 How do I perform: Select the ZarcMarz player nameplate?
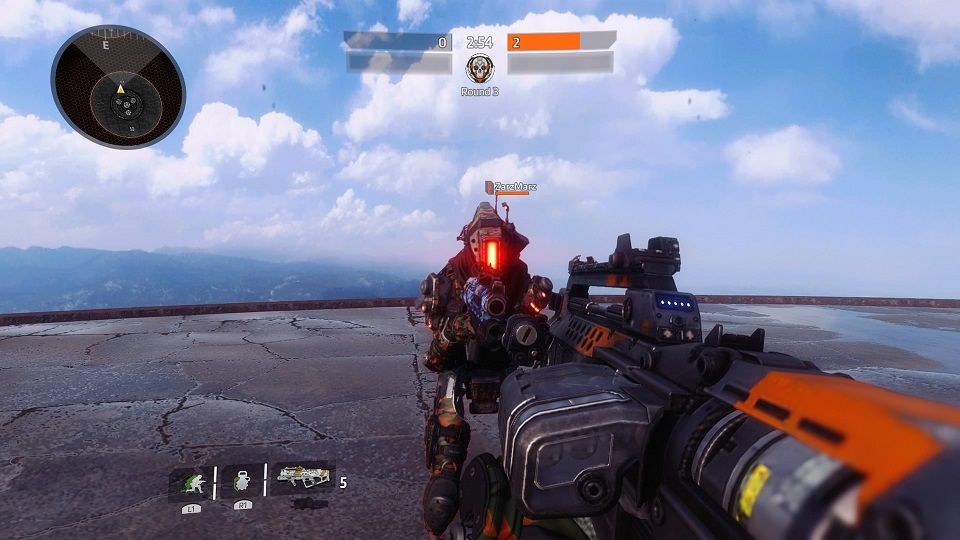[x=512, y=187]
